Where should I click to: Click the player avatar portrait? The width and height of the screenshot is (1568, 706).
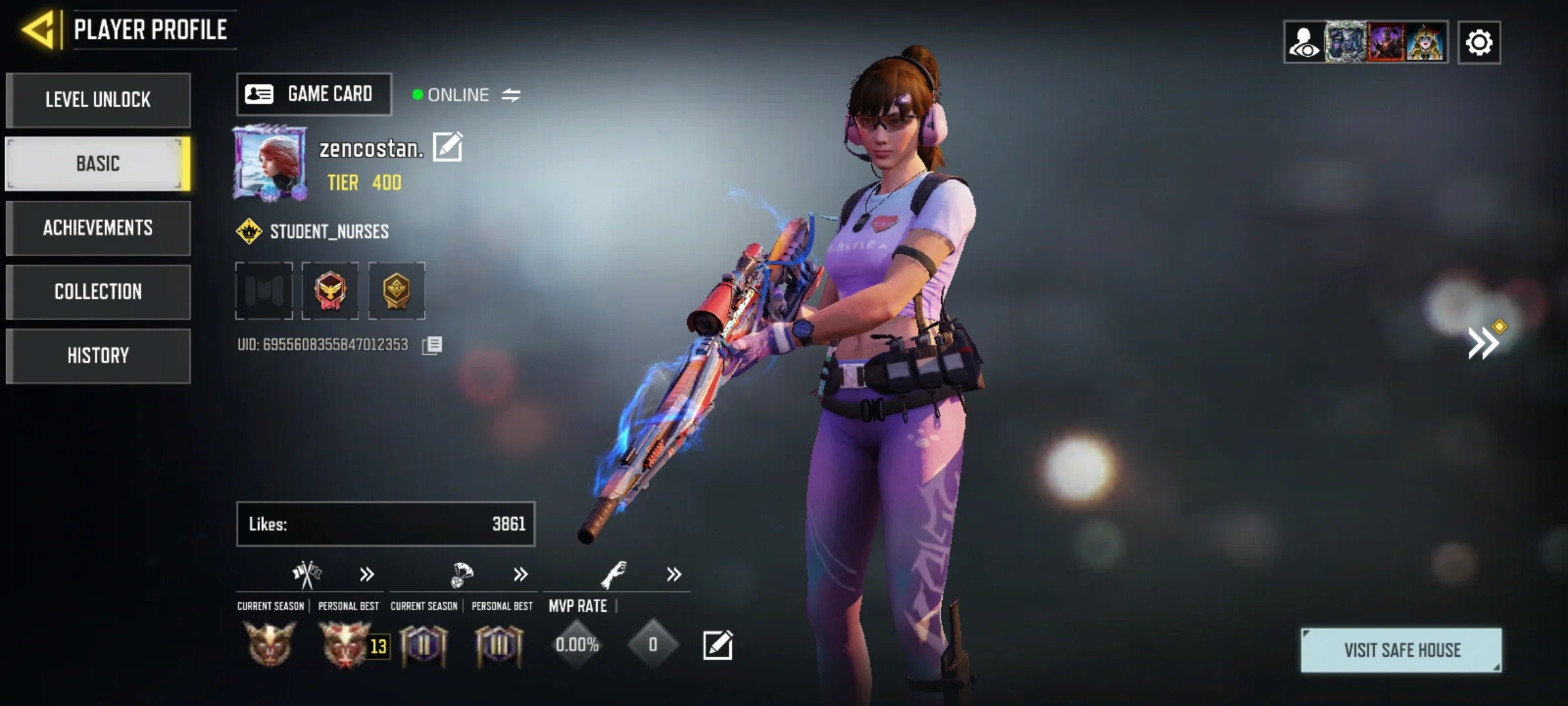tap(270, 162)
